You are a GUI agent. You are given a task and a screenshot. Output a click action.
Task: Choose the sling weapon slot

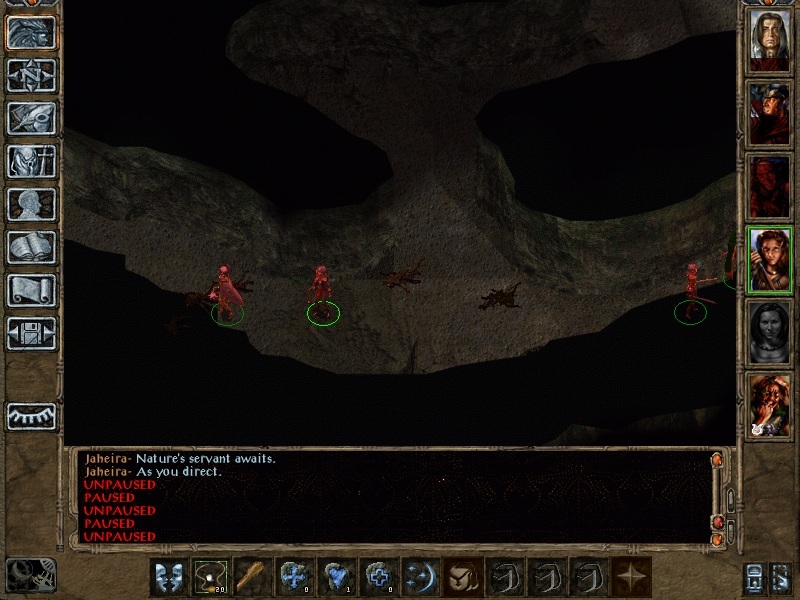point(210,577)
